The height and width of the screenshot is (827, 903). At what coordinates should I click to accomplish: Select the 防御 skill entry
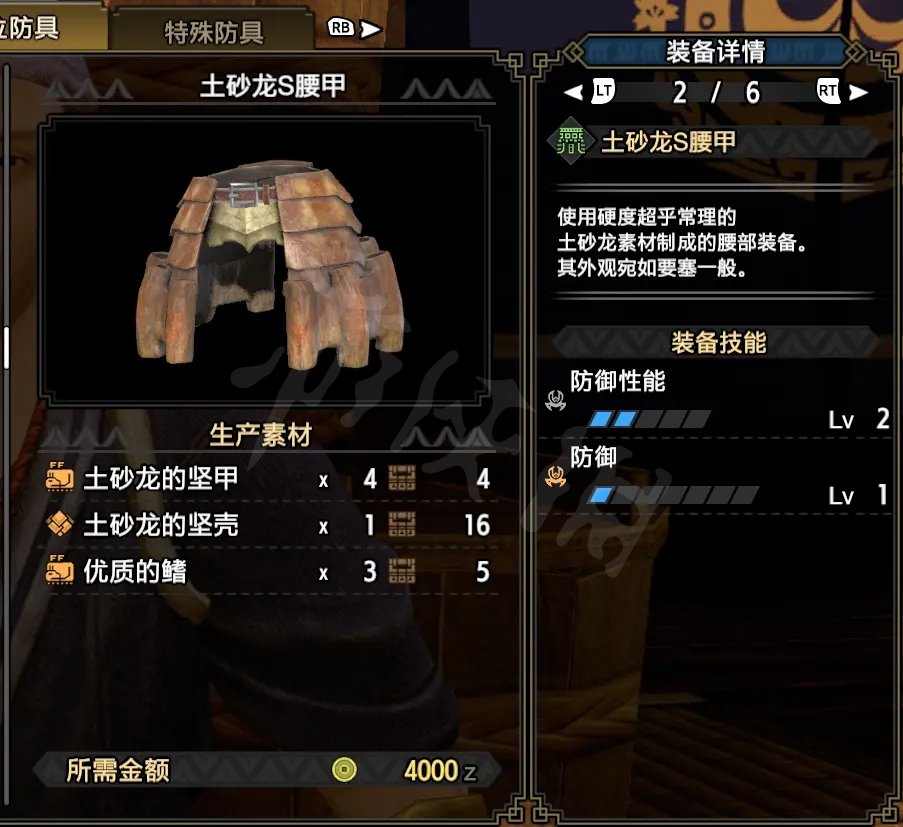click(718, 475)
